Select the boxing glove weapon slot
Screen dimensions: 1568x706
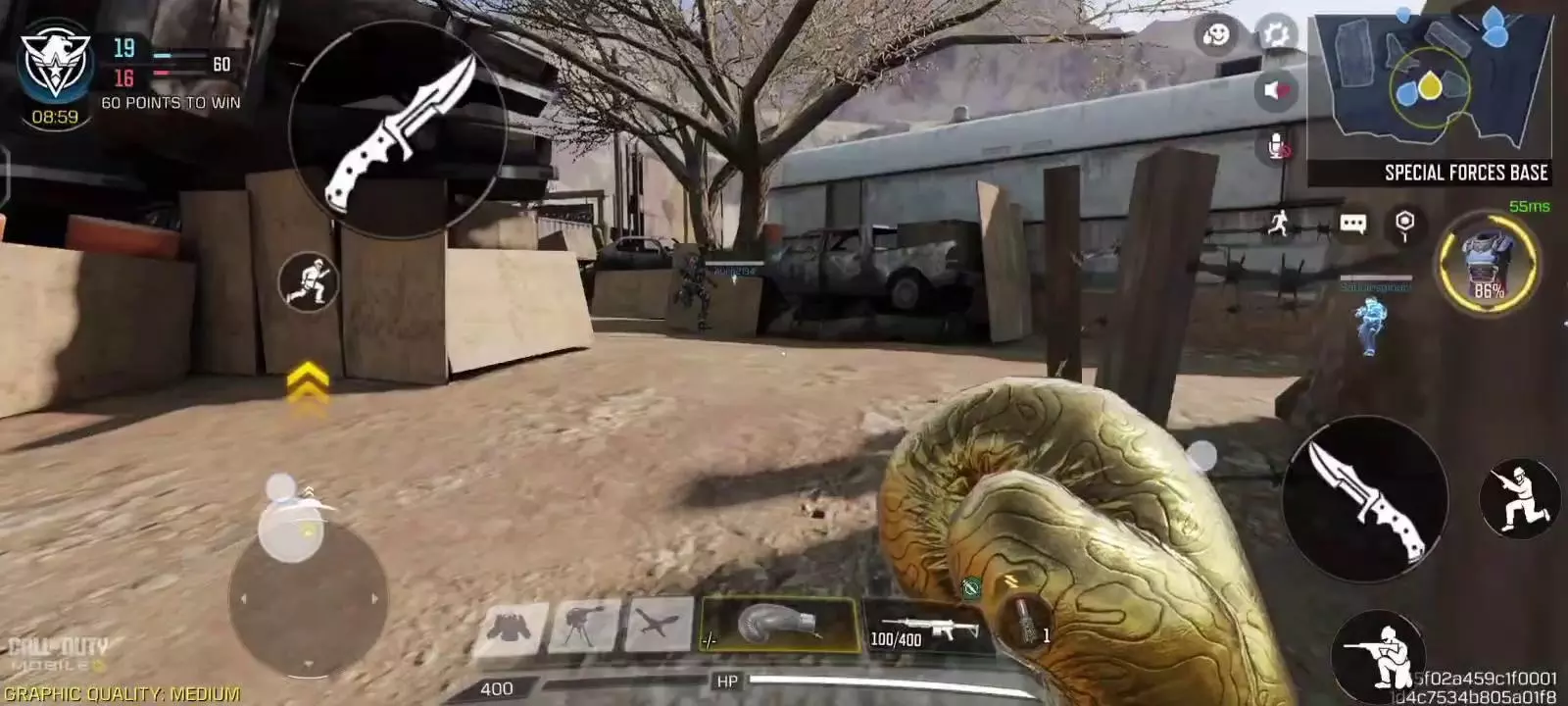point(779,626)
